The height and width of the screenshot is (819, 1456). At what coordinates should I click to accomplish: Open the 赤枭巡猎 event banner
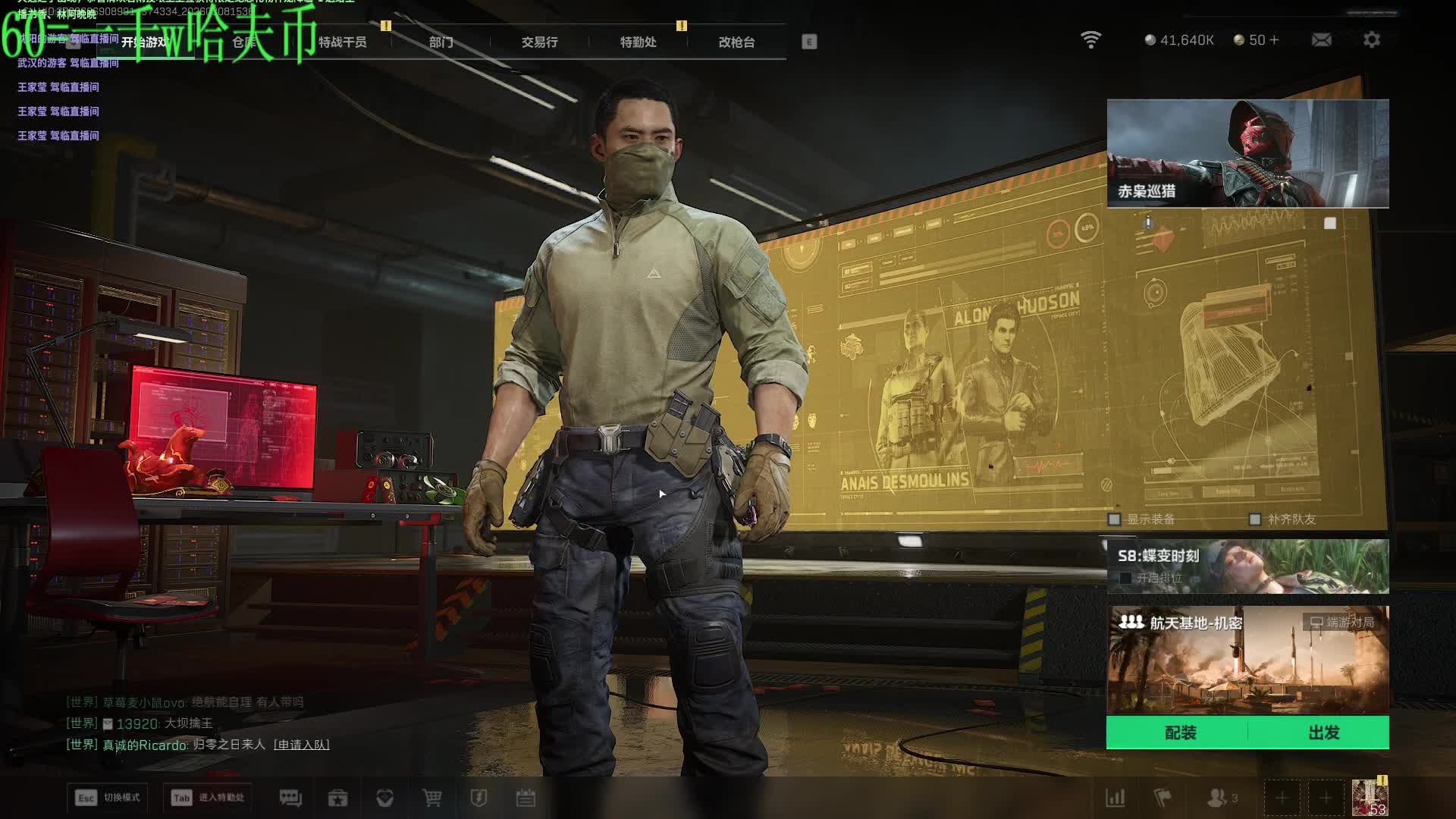[1247, 153]
